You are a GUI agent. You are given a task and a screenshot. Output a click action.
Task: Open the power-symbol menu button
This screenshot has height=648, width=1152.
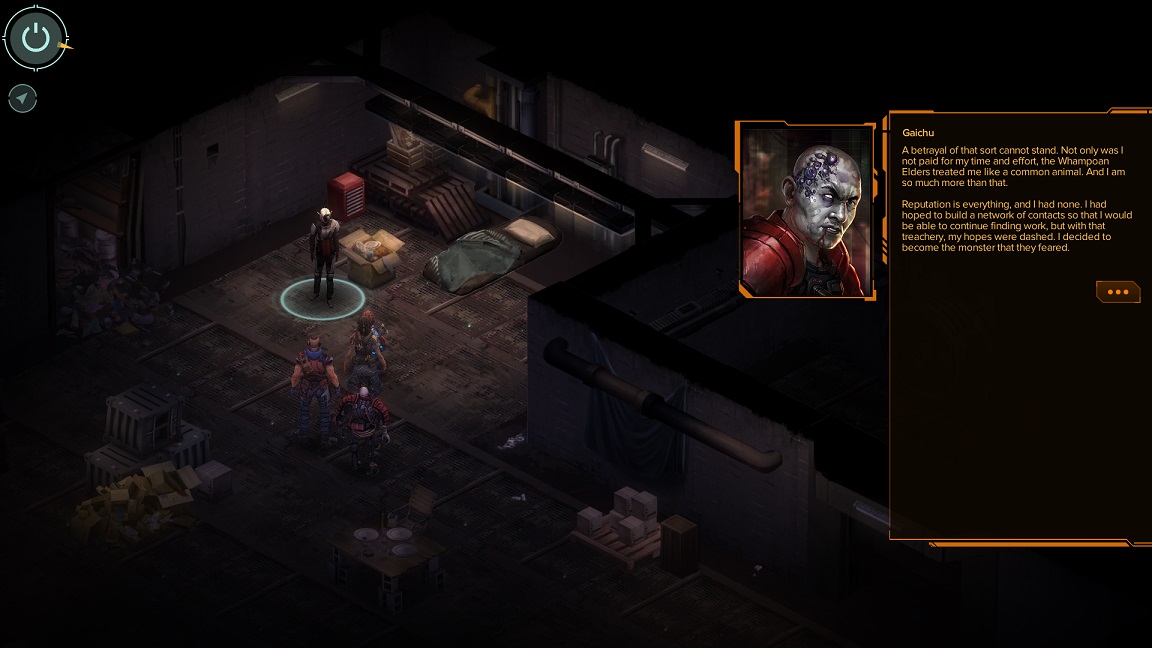pyautogui.click(x=36, y=39)
